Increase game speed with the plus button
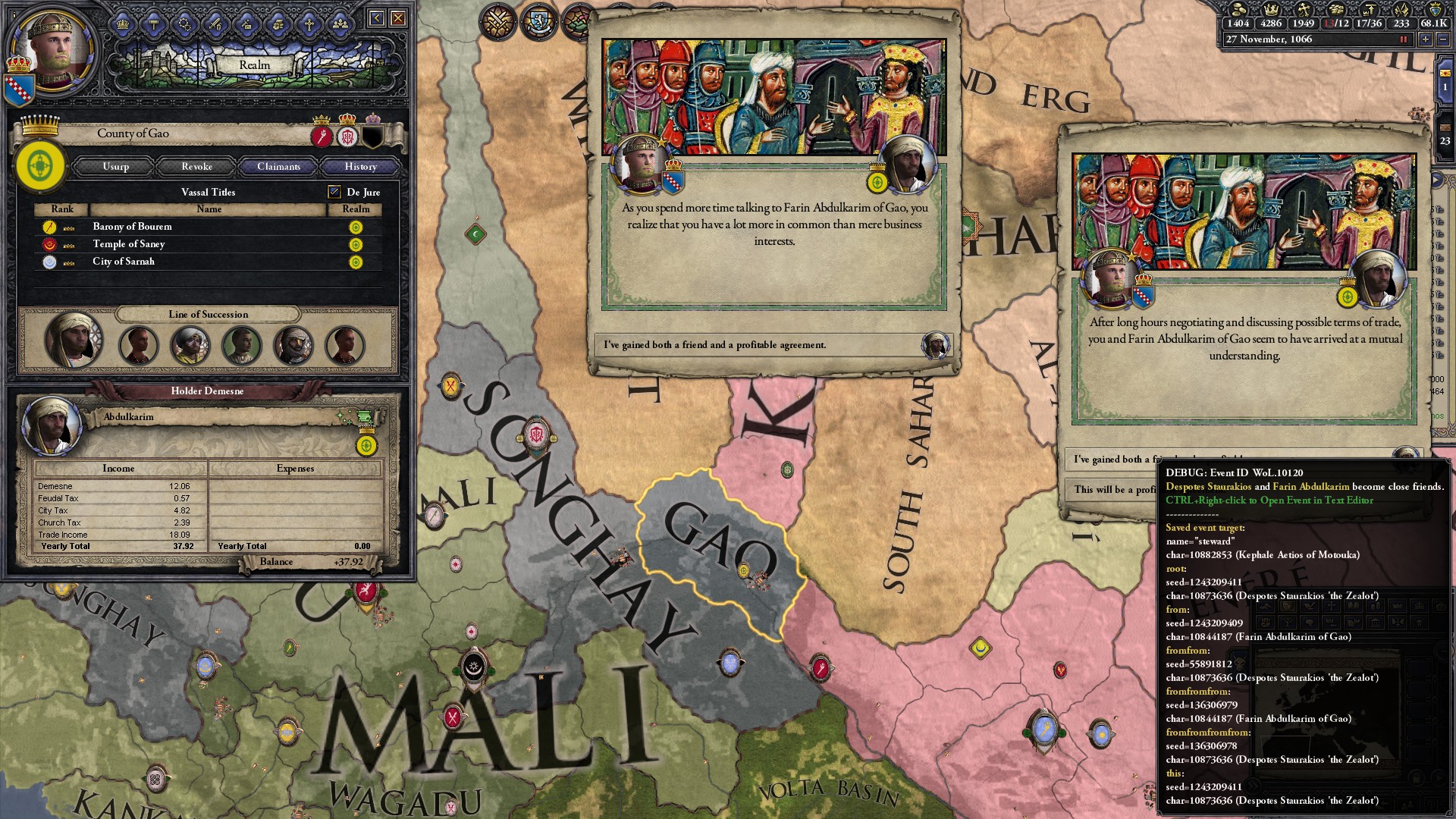Image resolution: width=1456 pixels, height=819 pixels. click(1425, 40)
